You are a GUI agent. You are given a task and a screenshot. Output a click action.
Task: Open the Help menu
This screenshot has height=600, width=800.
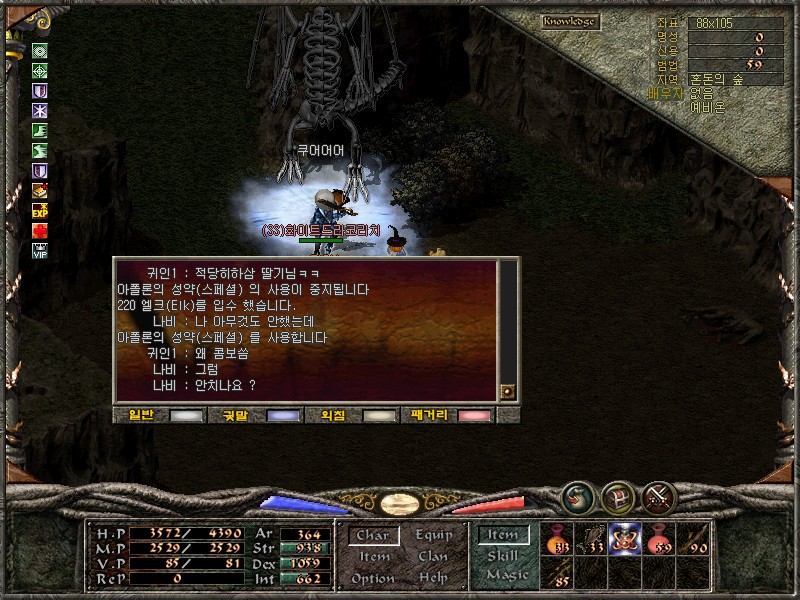(434, 578)
